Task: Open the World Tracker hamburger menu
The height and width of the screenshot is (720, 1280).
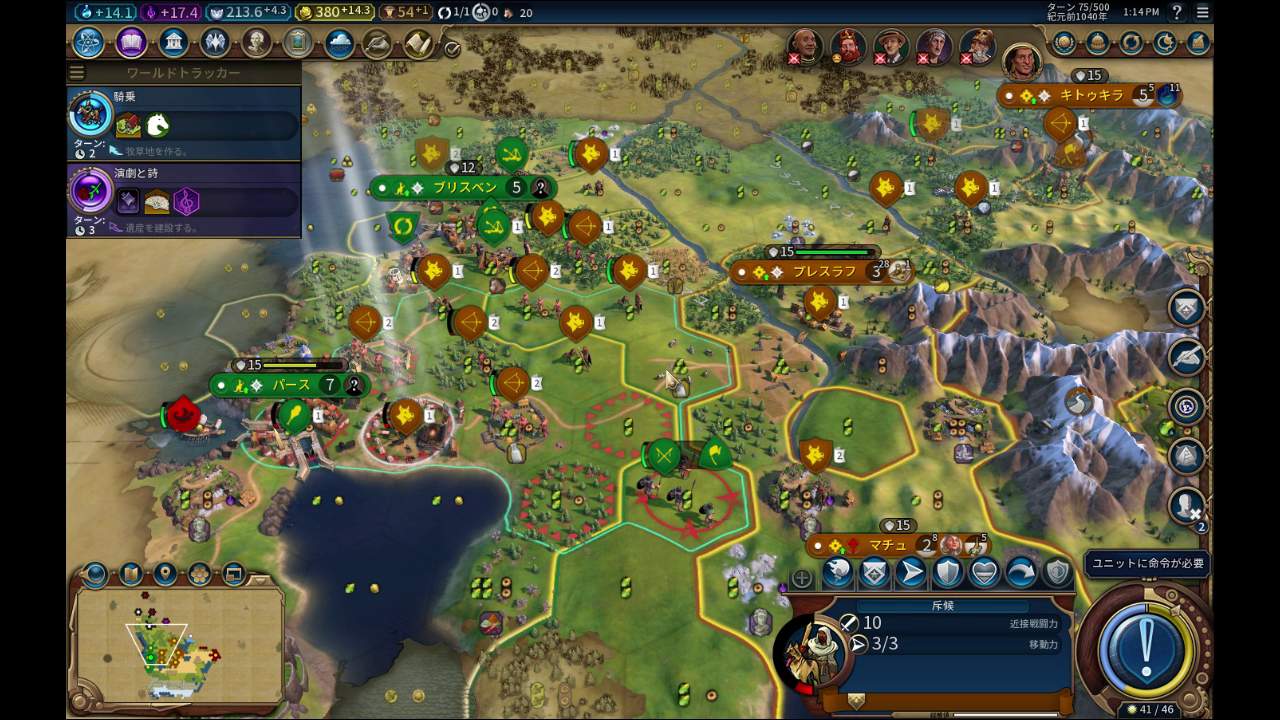Action: [x=77, y=73]
